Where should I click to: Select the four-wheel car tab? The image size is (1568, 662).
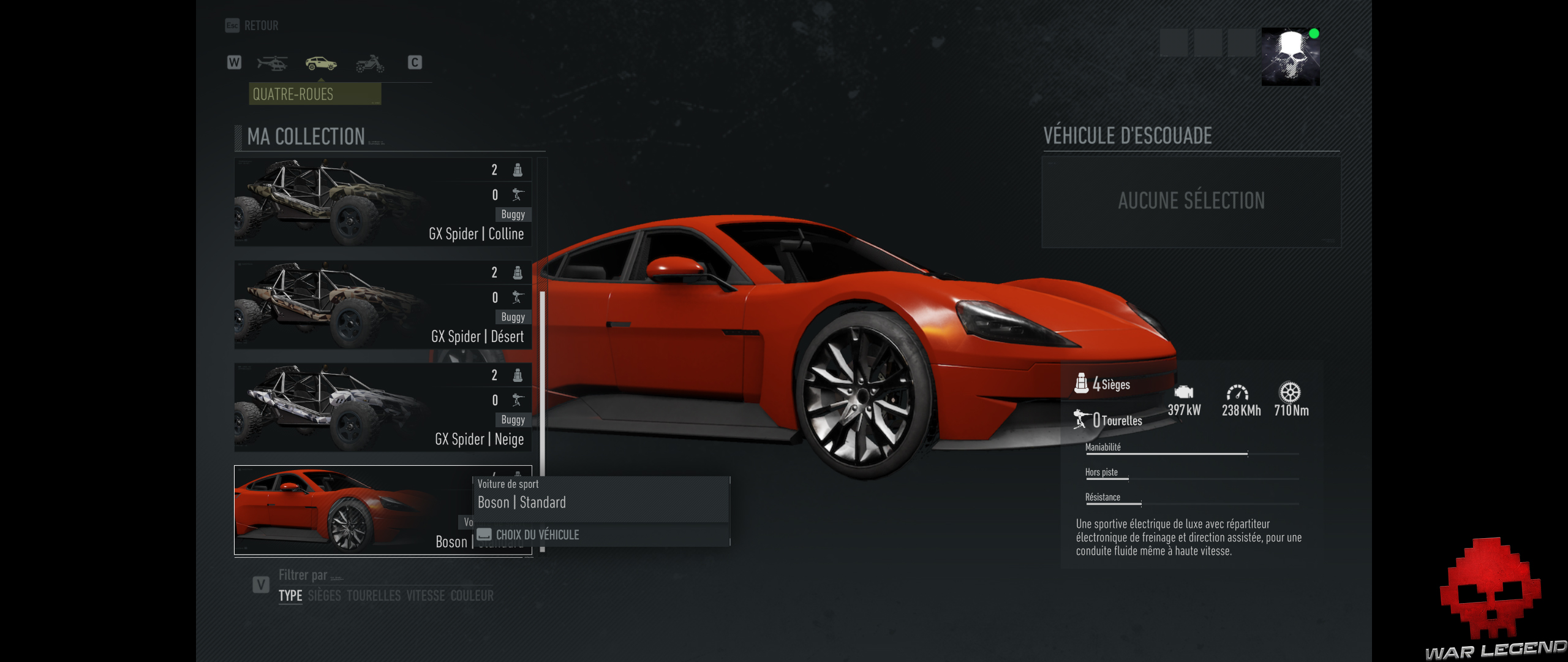321,63
